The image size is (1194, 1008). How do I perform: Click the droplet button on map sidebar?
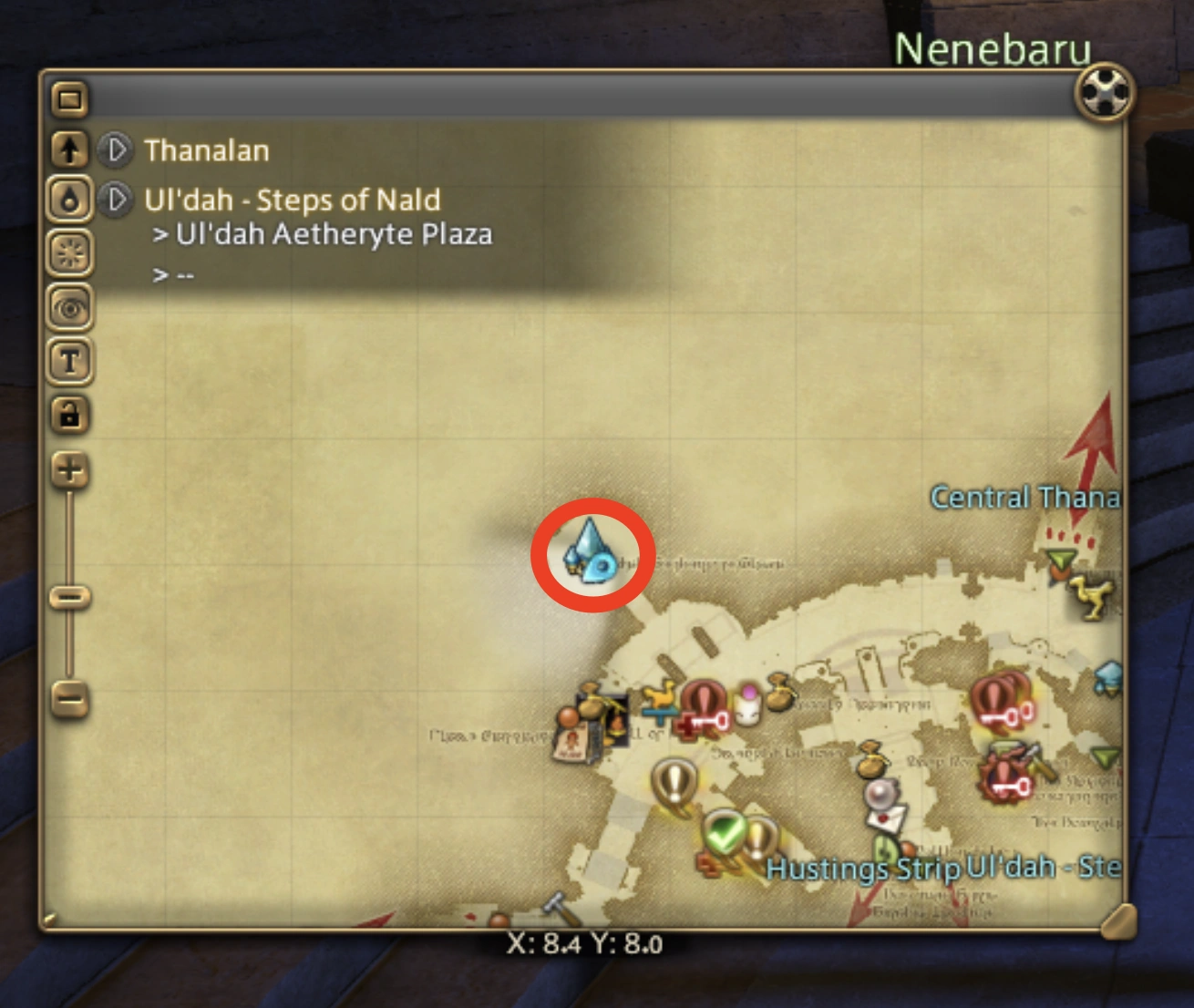(x=70, y=200)
